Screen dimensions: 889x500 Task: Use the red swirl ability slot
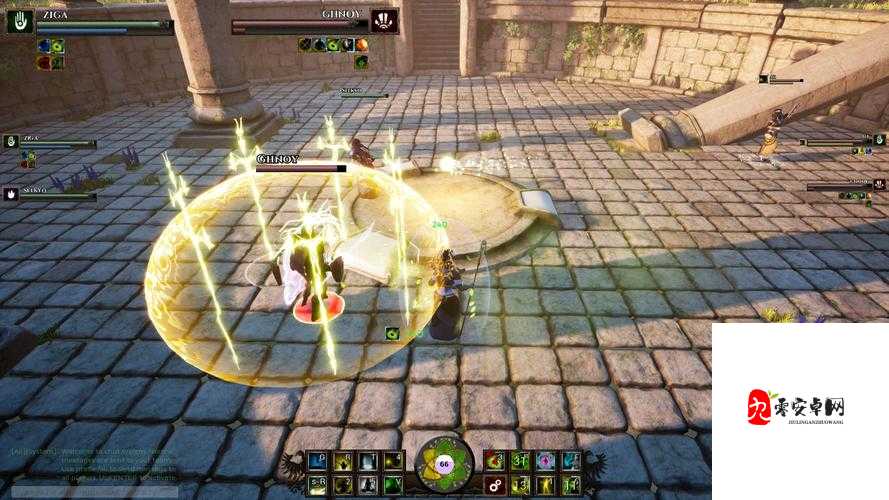click(493, 460)
